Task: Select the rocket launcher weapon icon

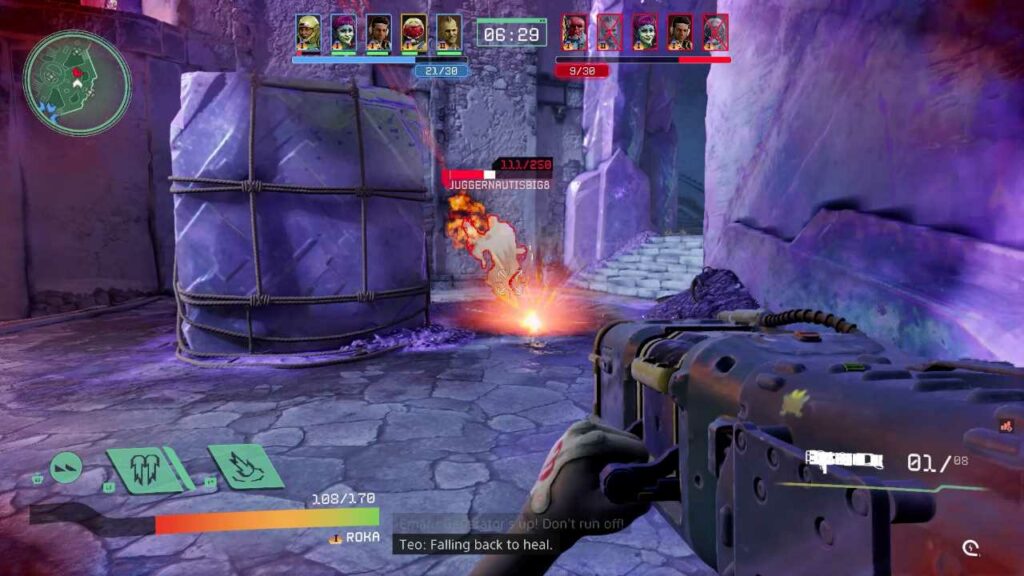Action: click(845, 461)
